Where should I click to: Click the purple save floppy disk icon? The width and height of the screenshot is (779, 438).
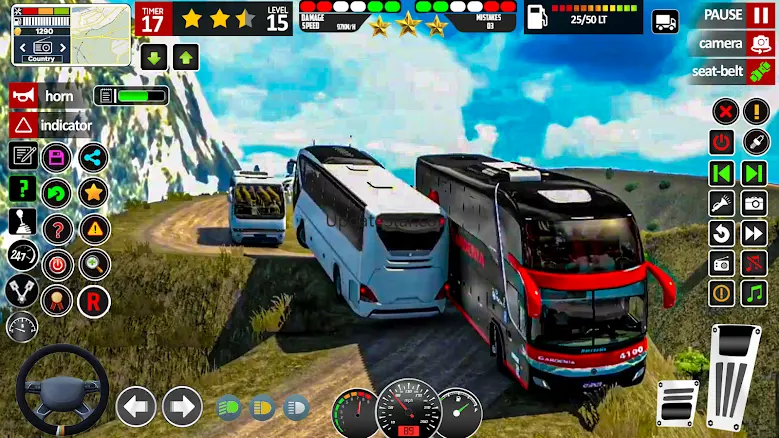point(57,157)
